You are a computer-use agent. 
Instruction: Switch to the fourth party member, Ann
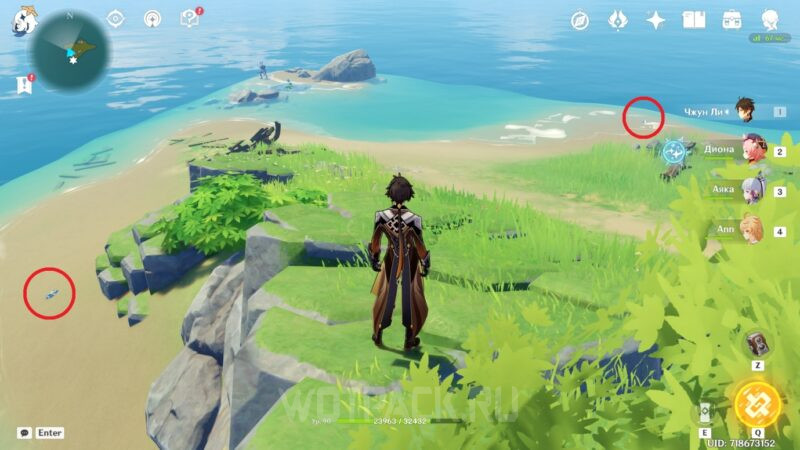pyautogui.click(x=750, y=229)
